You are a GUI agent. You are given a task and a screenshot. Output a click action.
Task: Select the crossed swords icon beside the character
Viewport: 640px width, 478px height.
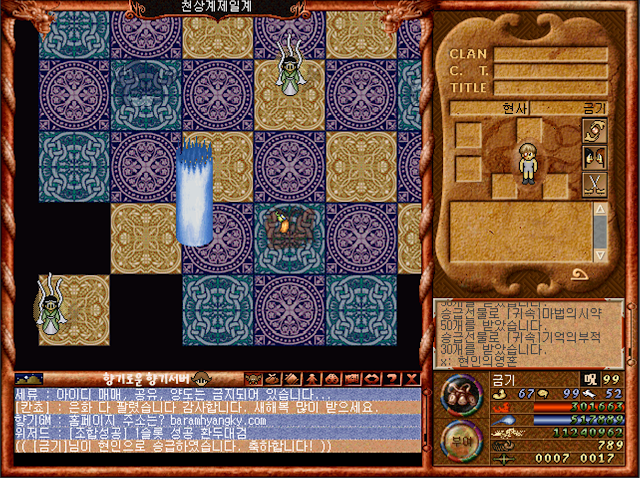(x=594, y=183)
